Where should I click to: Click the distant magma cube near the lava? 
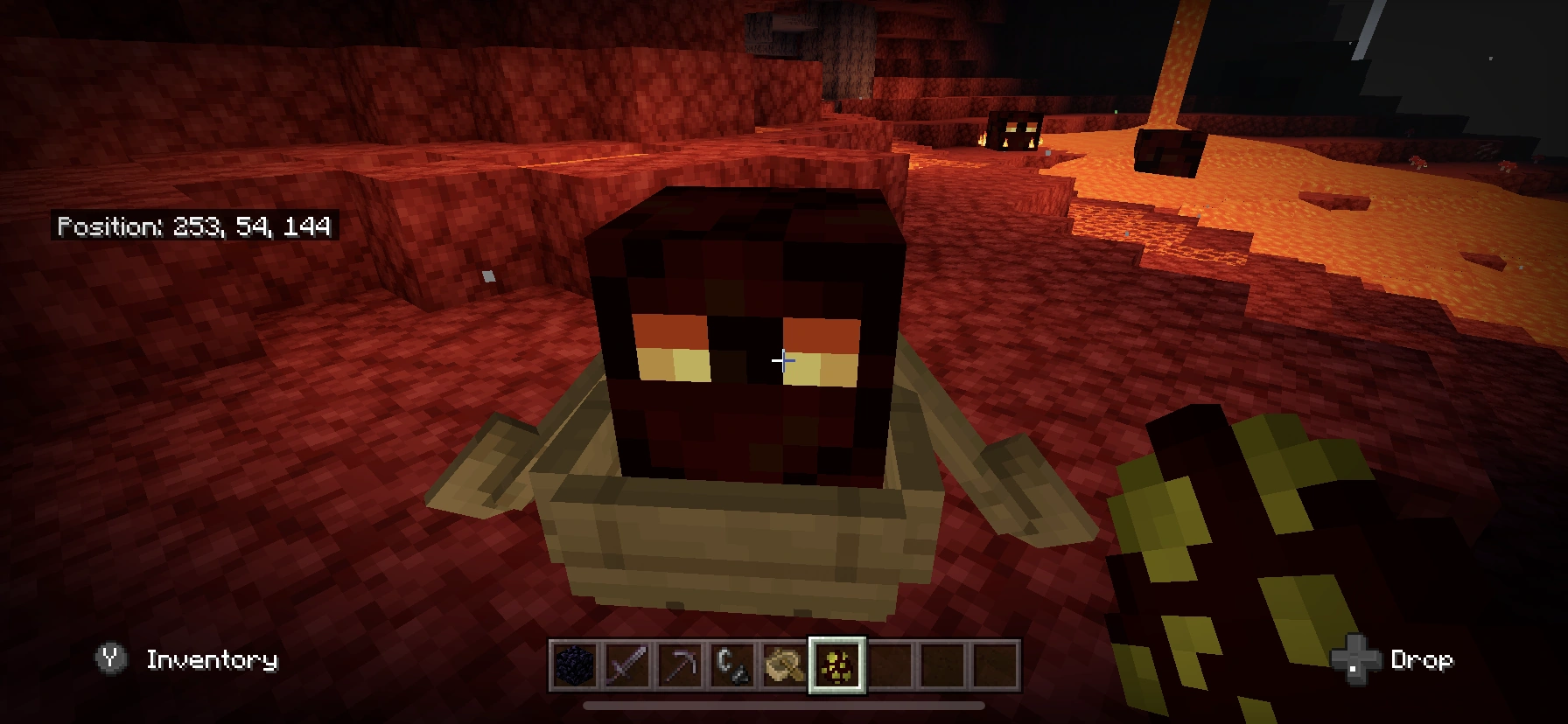coord(1015,133)
